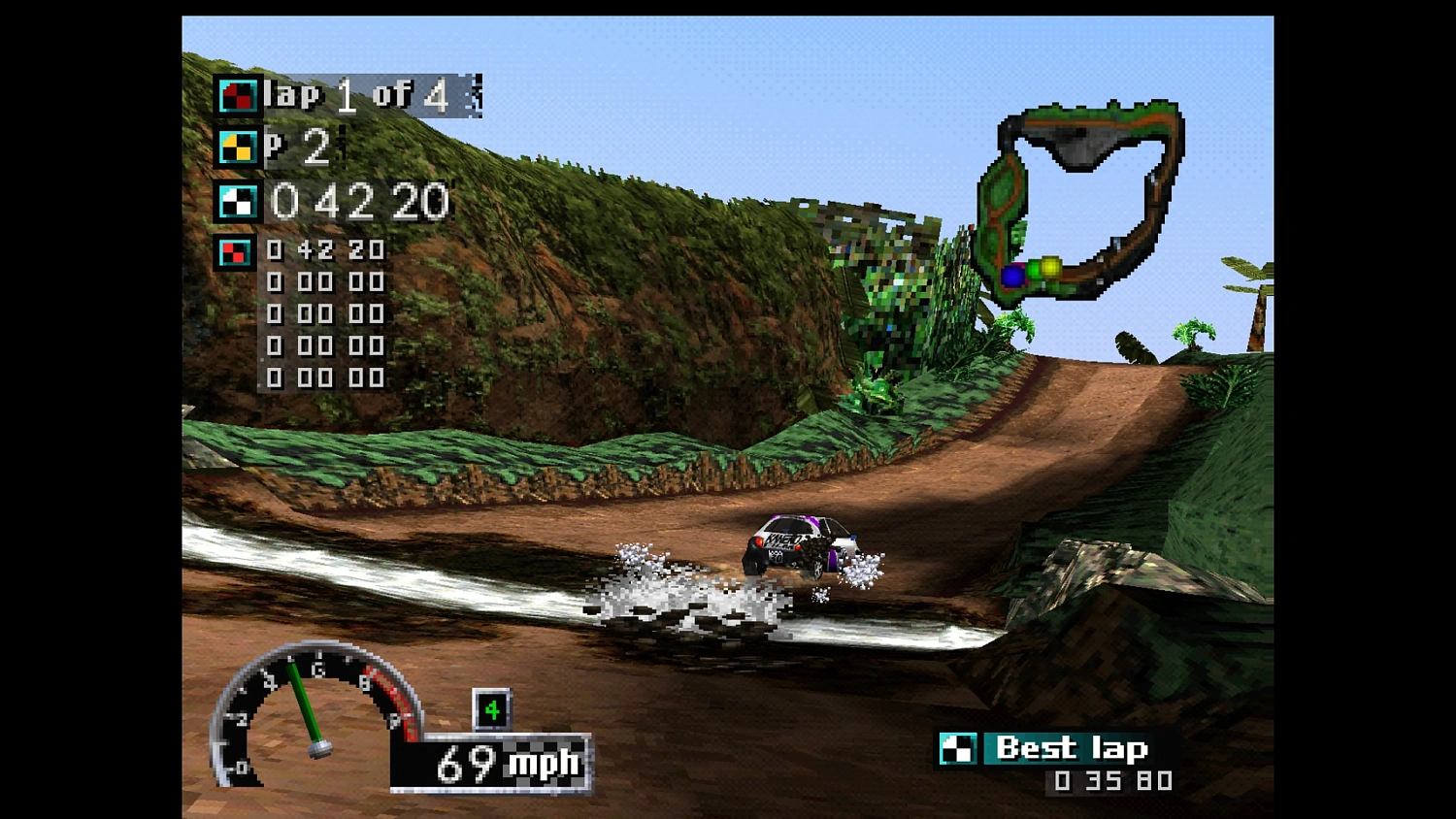
Task: Click the blue opponent marker on the minimap
Action: click(x=1013, y=276)
